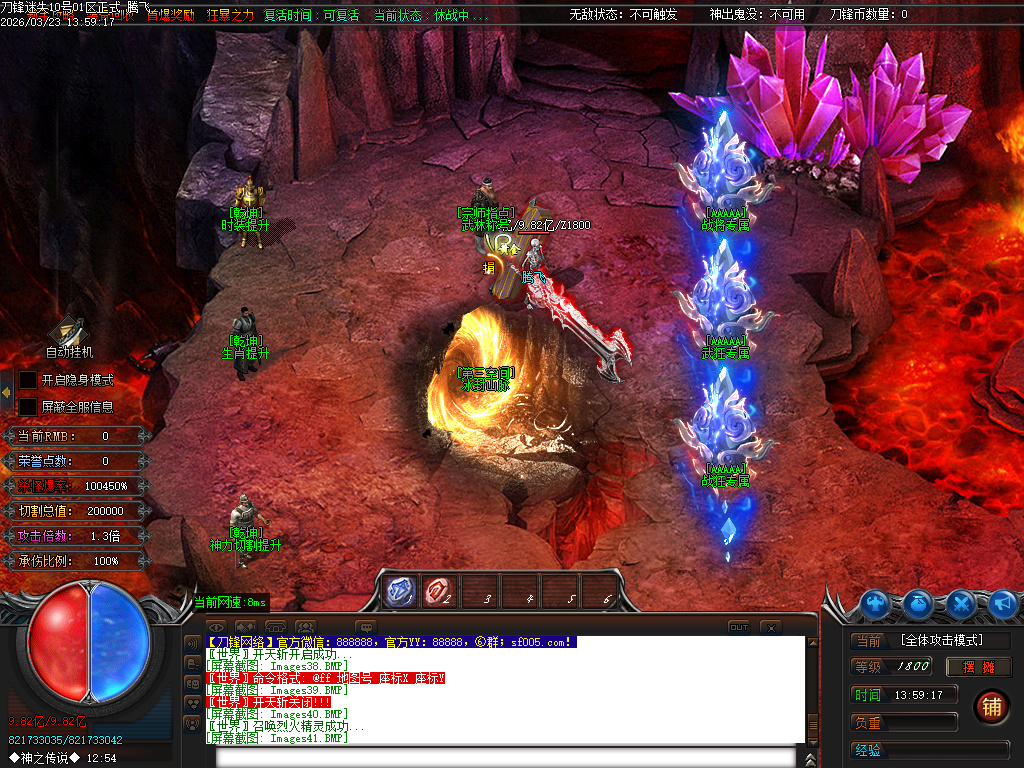Change the 全体攻击模式 attack mode
The height and width of the screenshot is (768, 1024).
coord(941,640)
